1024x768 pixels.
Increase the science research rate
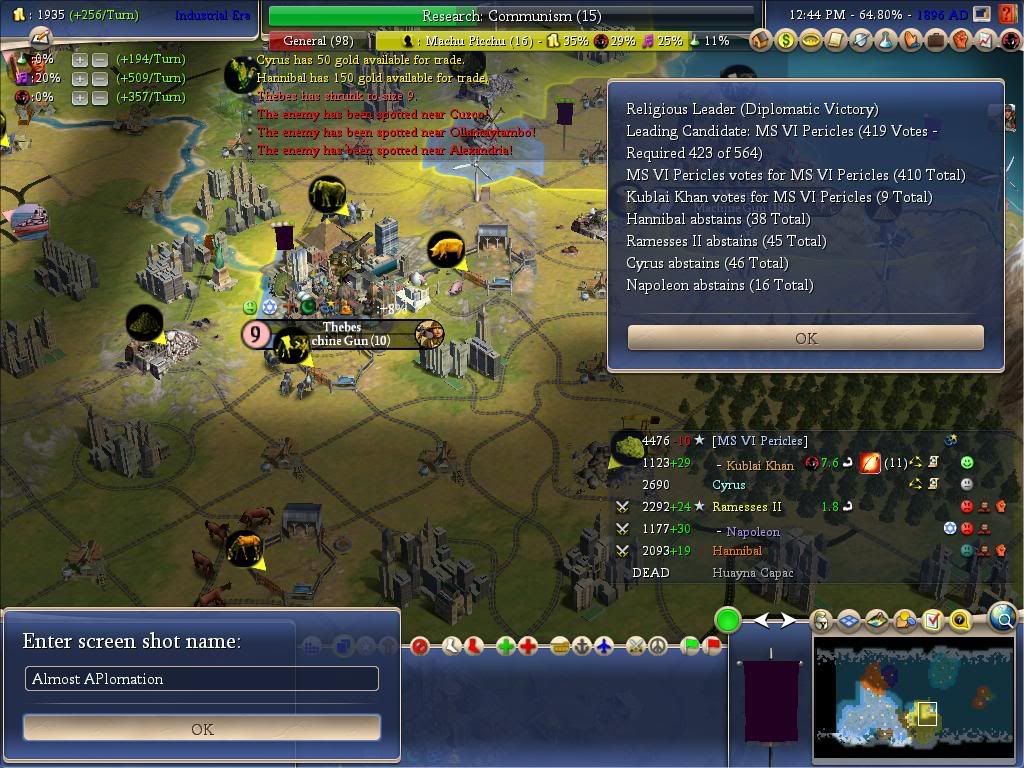coord(79,59)
